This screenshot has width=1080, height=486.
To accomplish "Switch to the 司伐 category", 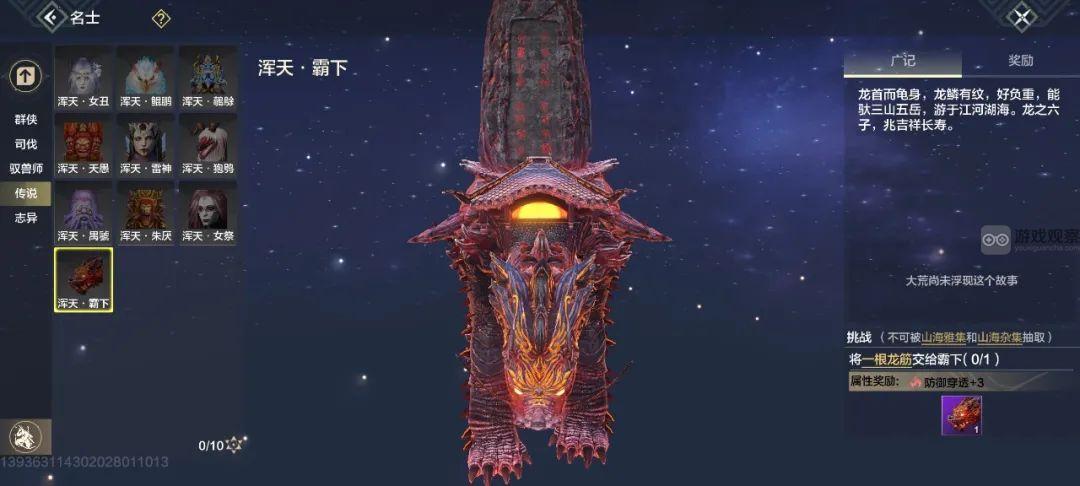I will (26, 144).
